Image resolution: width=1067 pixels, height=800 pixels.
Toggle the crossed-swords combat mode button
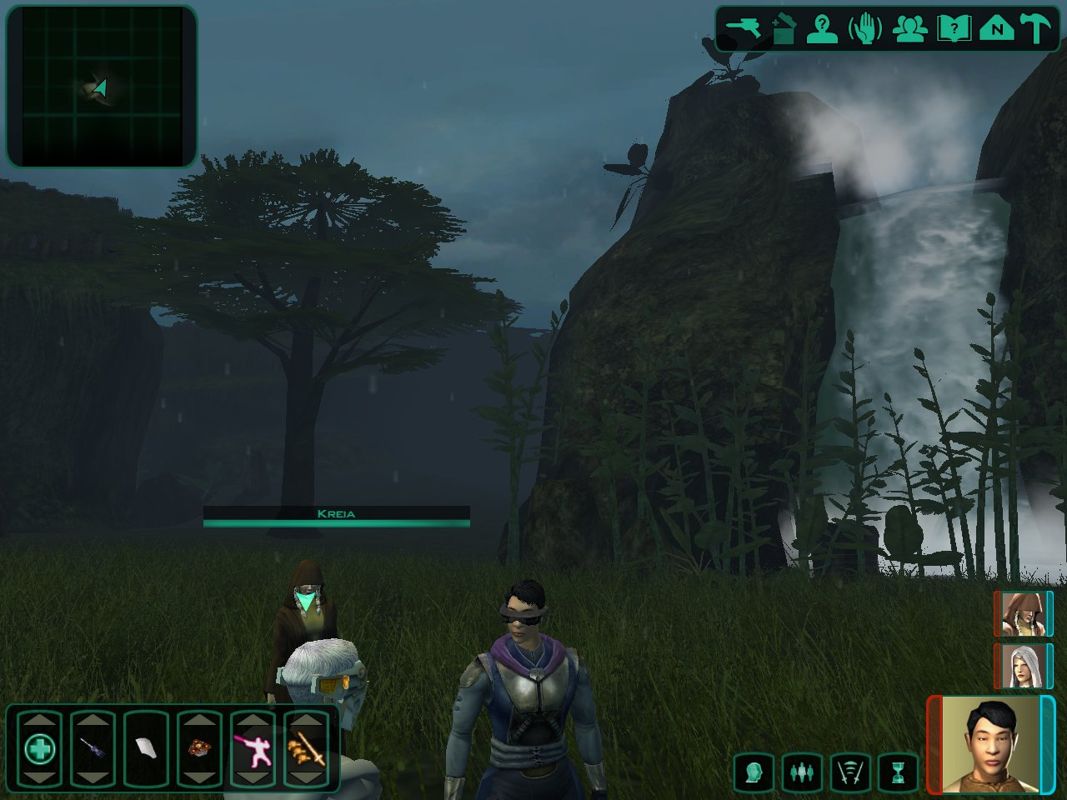point(849,772)
